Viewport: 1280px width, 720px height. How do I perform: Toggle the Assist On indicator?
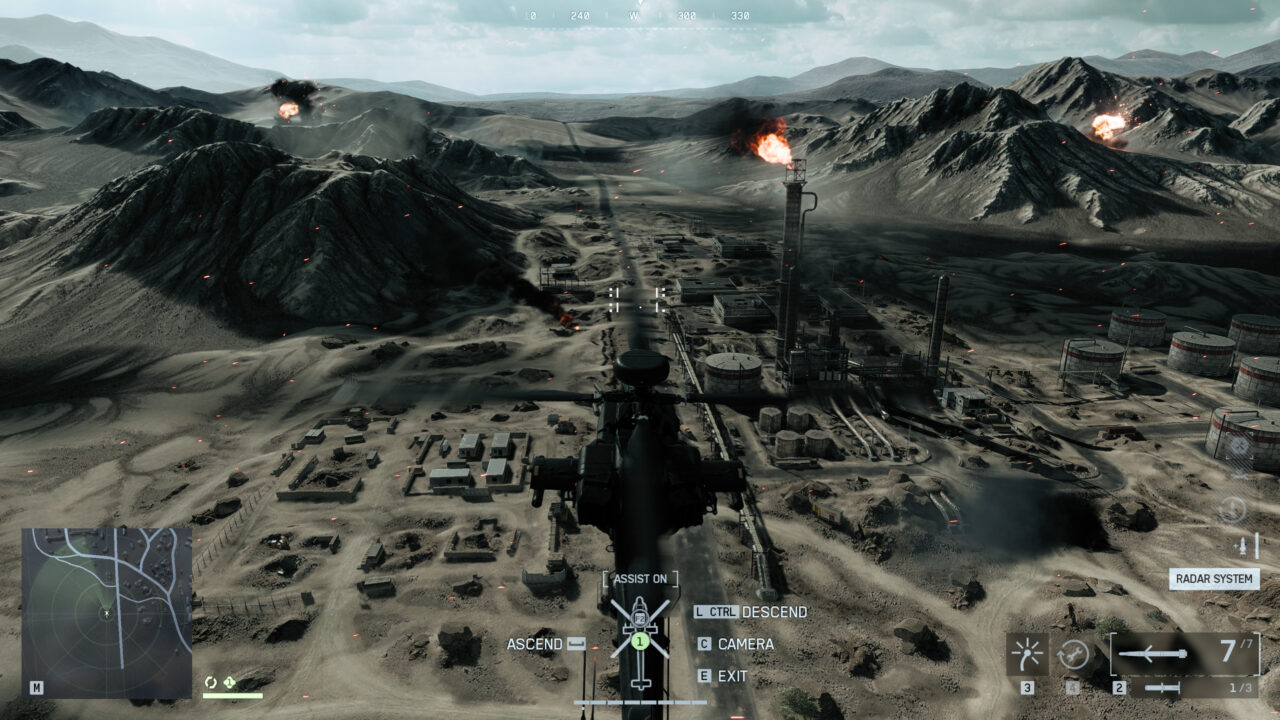point(640,578)
